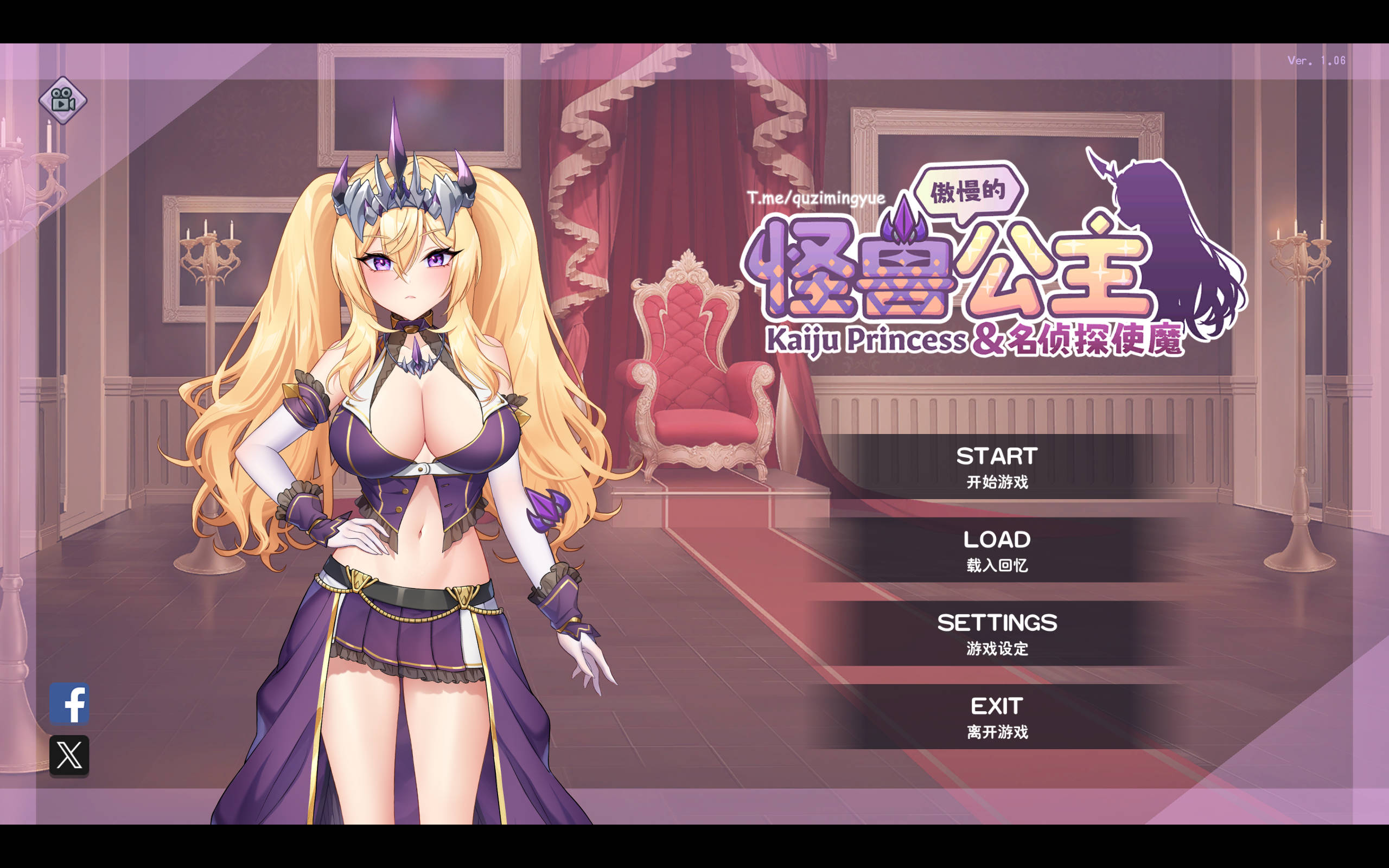Click START to begin the game
The width and height of the screenshot is (1389, 868).
[995, 456]
